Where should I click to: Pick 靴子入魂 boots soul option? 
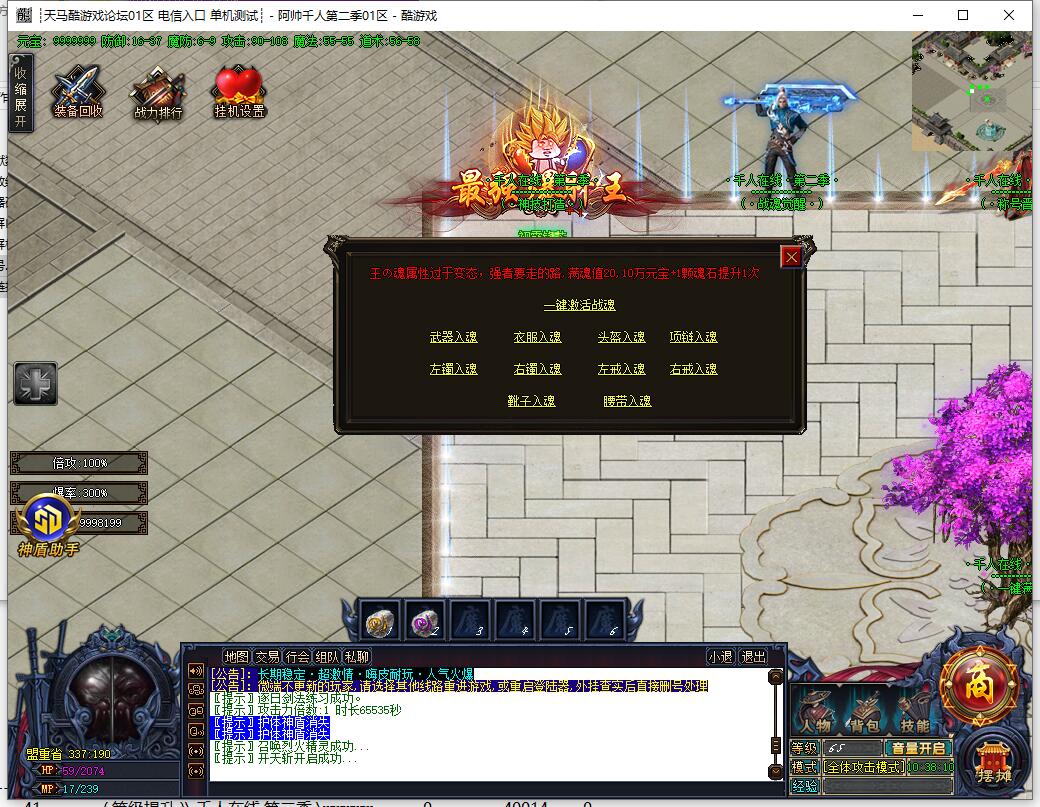(x=531, y=401)
